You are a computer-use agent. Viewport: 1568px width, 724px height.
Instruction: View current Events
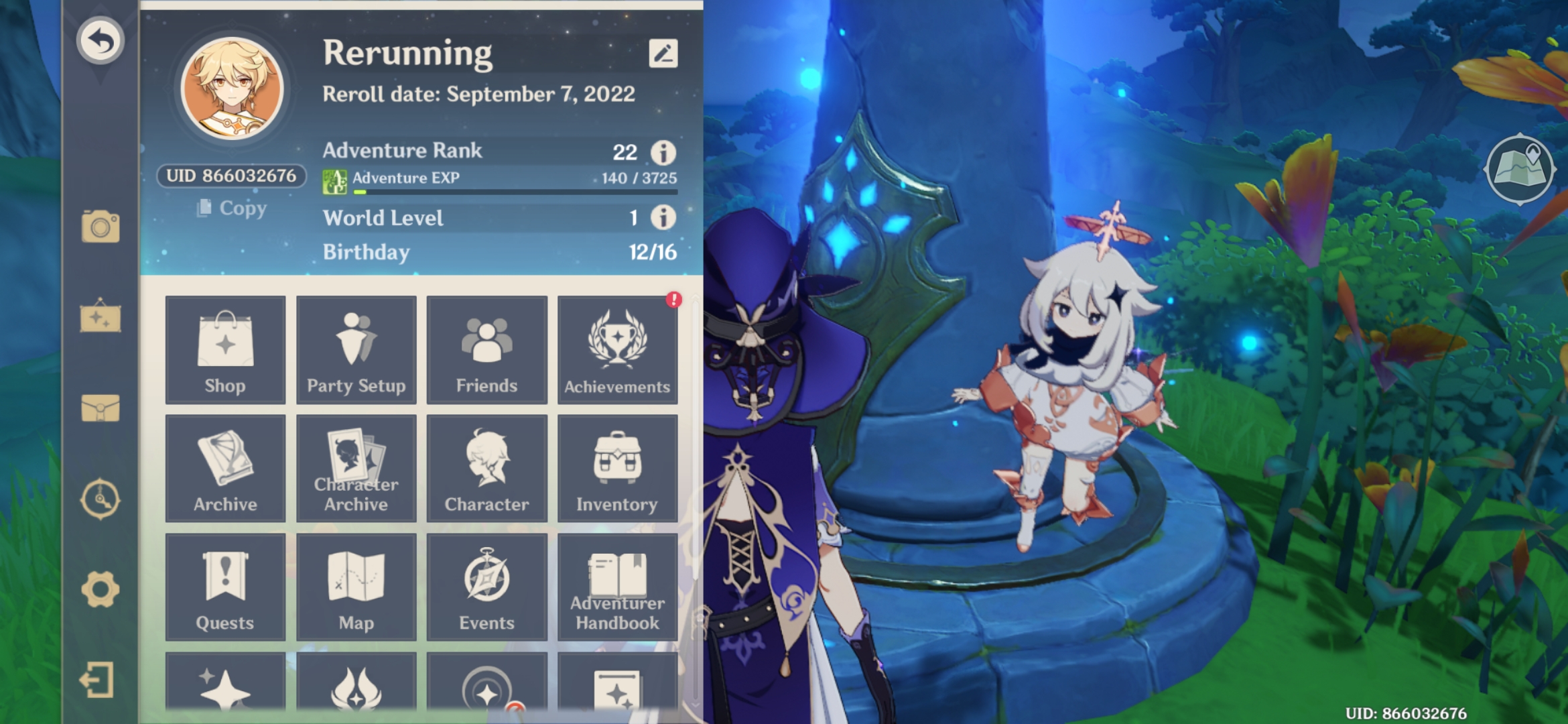click(x=486, y=586)
